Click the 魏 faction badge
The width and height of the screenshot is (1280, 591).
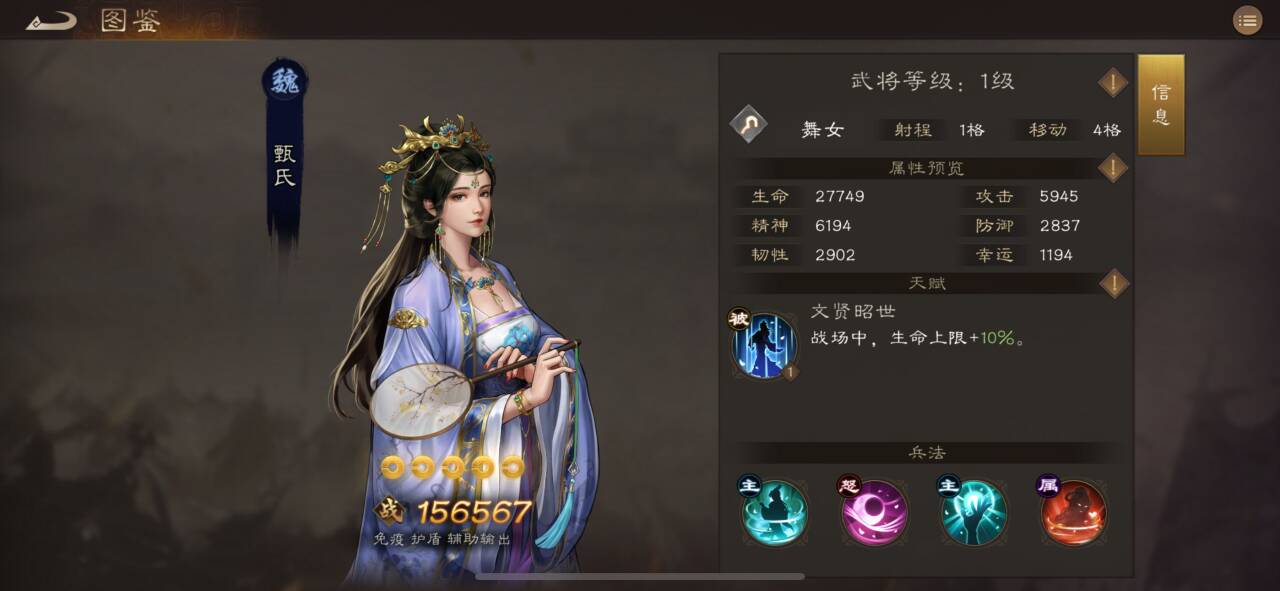[285, 82]
